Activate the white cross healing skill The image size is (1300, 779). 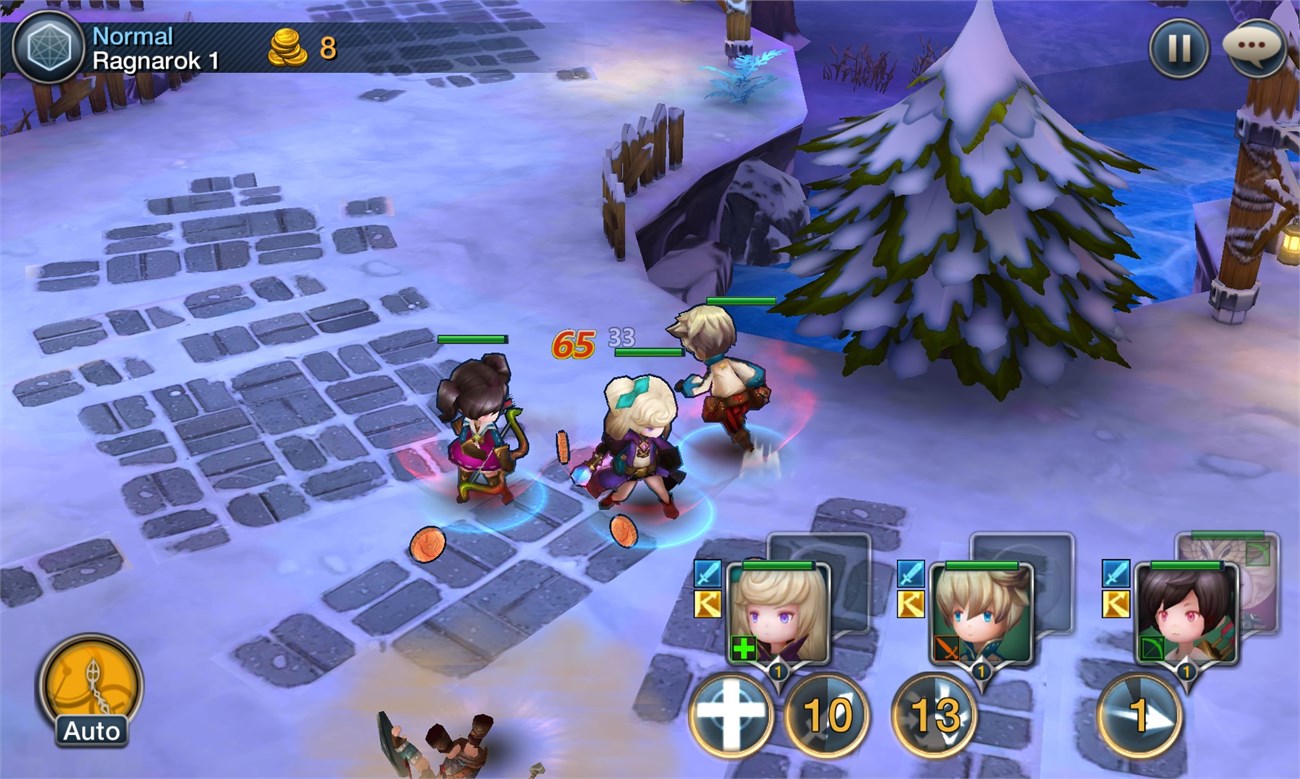coord(731,716)
